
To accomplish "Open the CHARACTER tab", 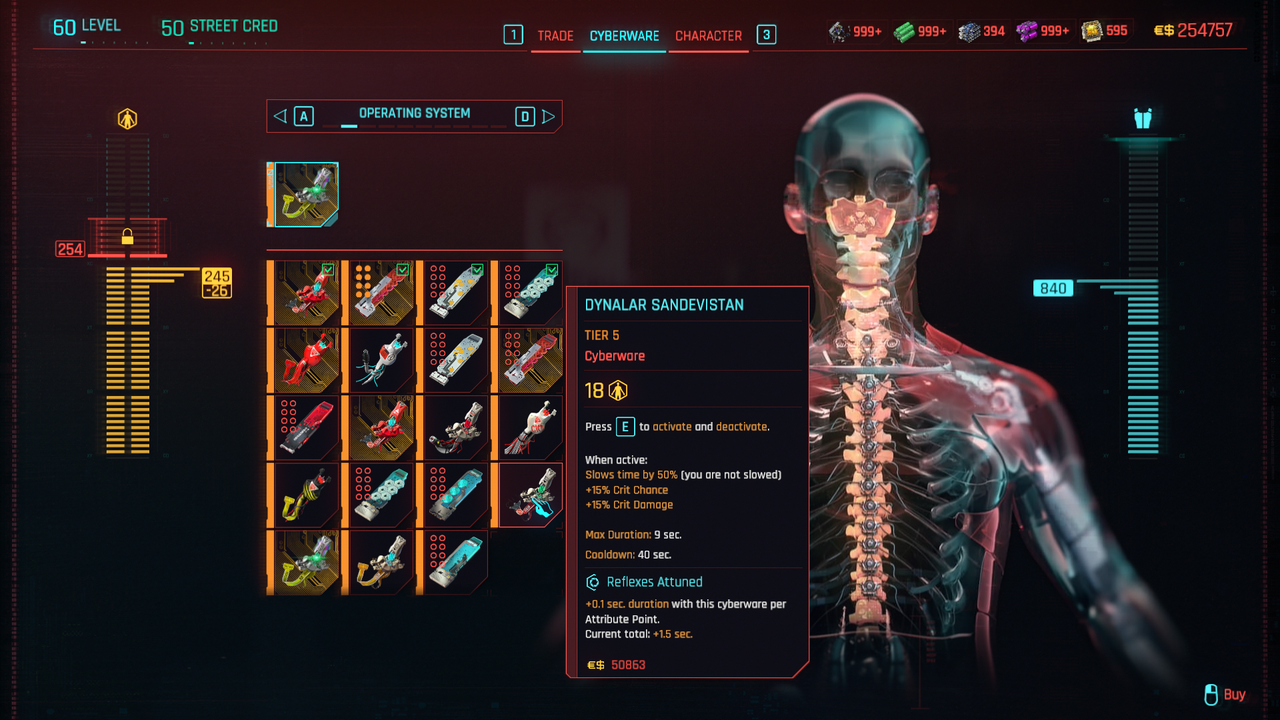I will coord(708,35).
